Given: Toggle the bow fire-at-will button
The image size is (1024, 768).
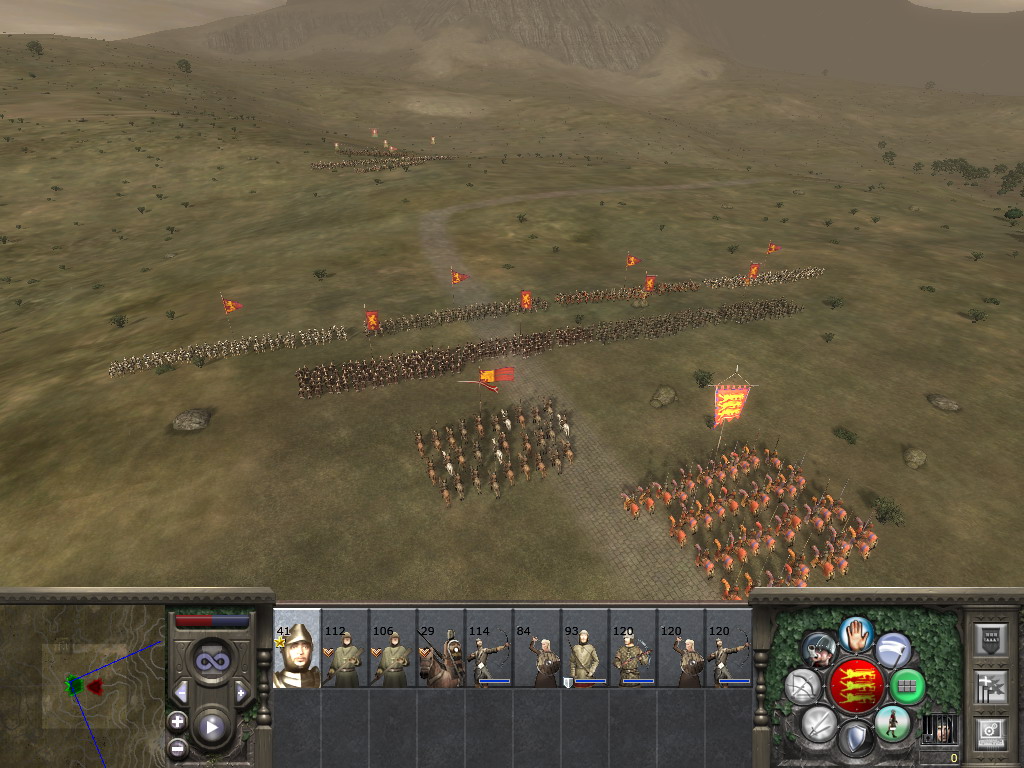Looking at the screenshot, I should click(803, 686).
